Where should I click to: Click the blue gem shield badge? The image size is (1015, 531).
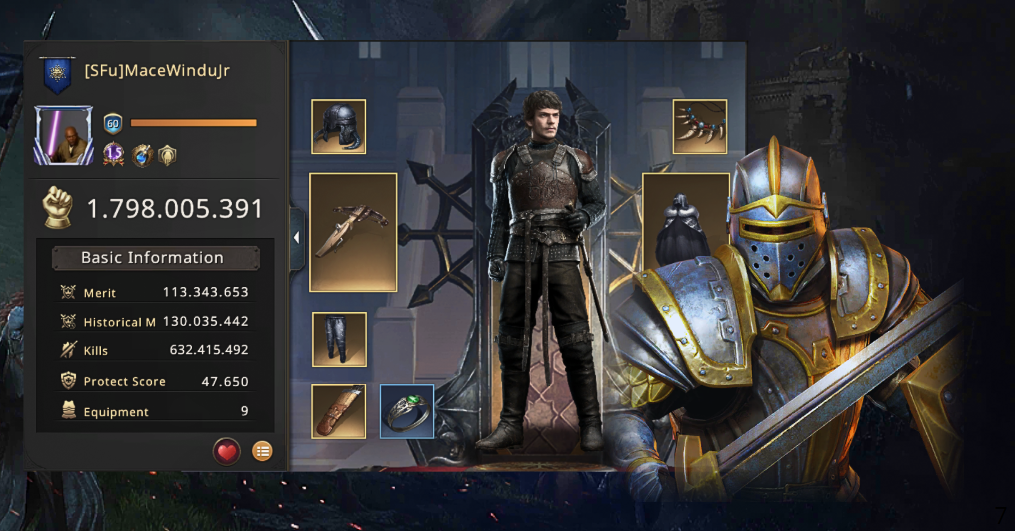(x=142, y=155)
